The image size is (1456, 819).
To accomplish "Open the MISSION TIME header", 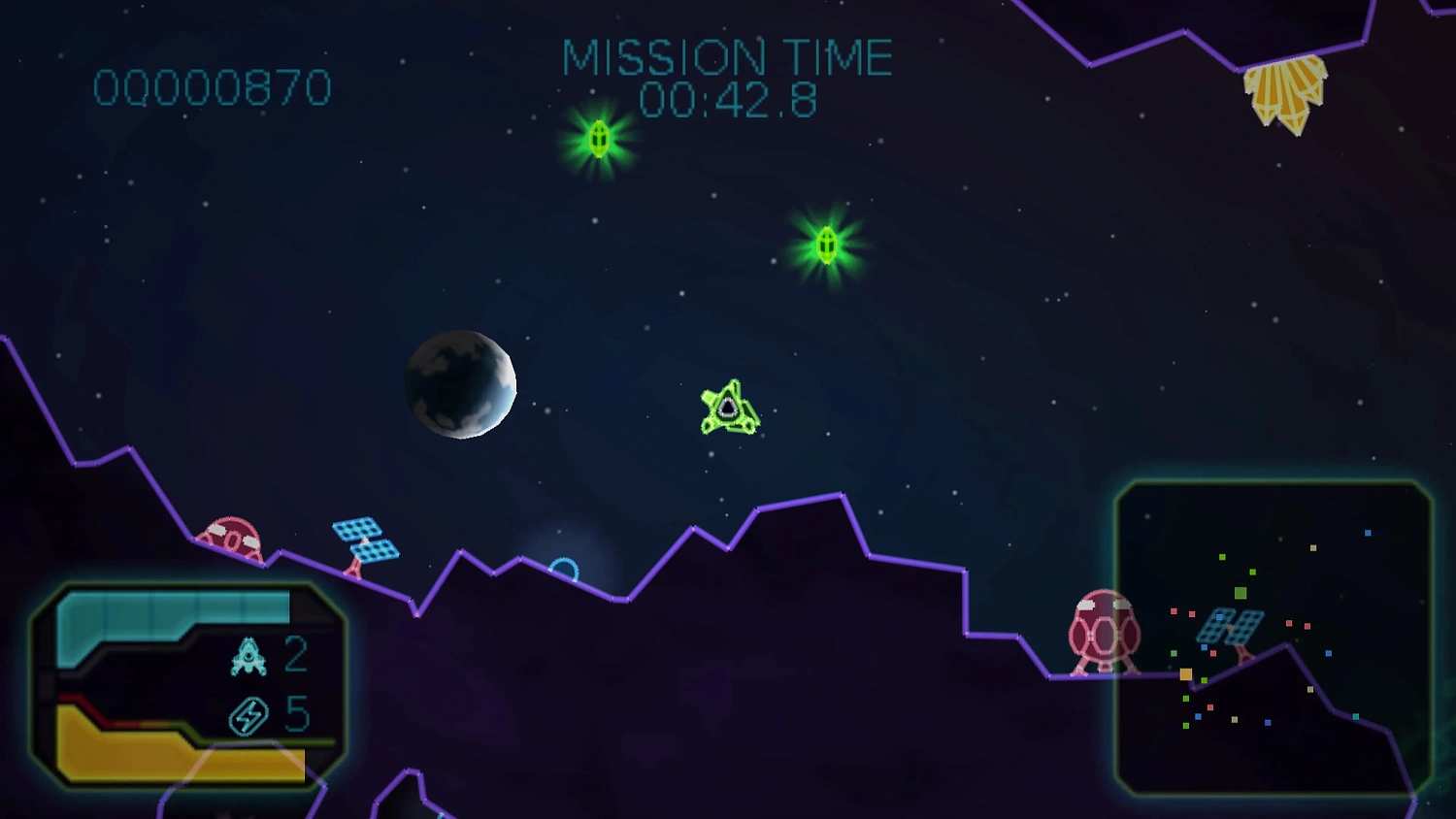I will point(730,55).
